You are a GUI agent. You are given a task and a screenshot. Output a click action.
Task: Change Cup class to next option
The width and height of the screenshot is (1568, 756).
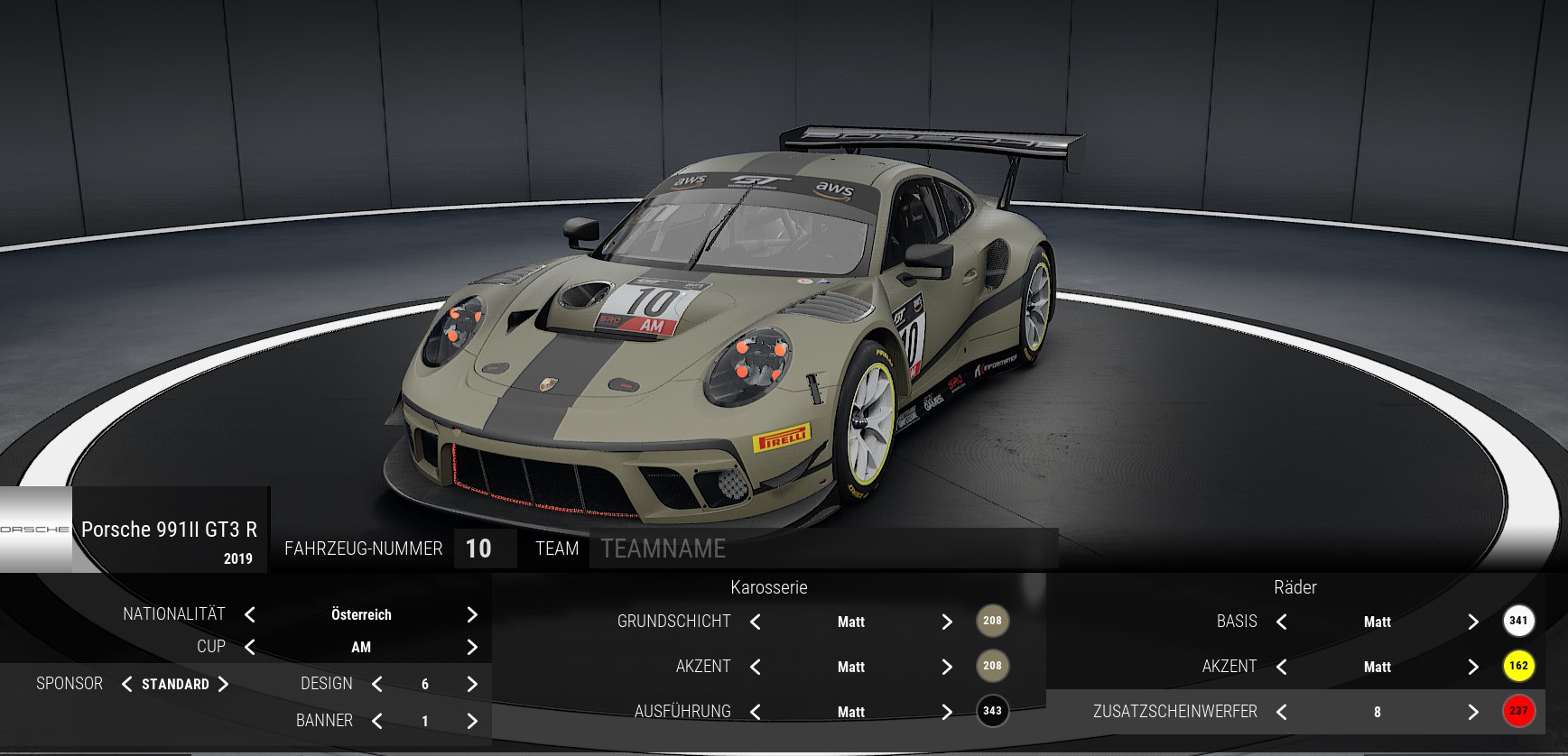tap(472, 647)
